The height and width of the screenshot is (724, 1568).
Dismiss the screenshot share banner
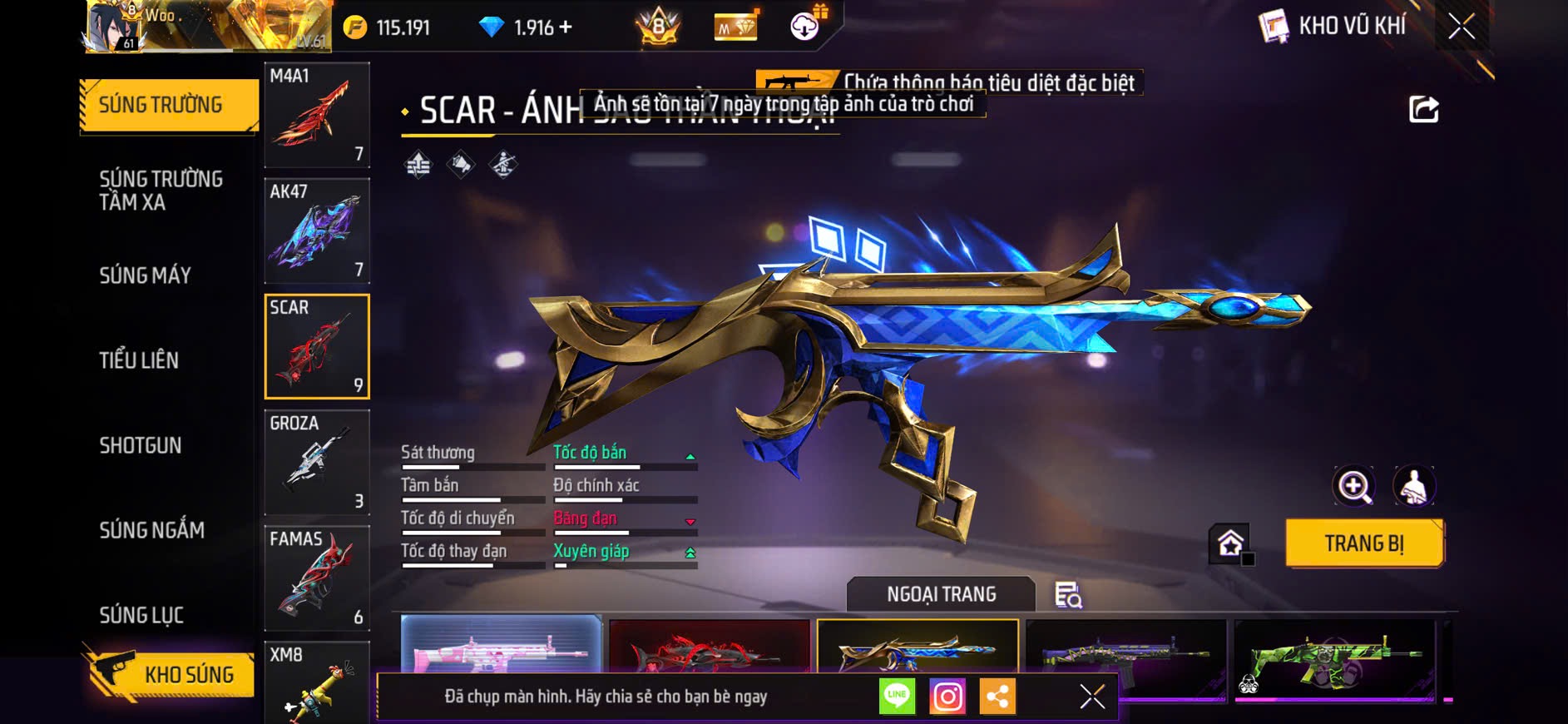[1092, 697]
